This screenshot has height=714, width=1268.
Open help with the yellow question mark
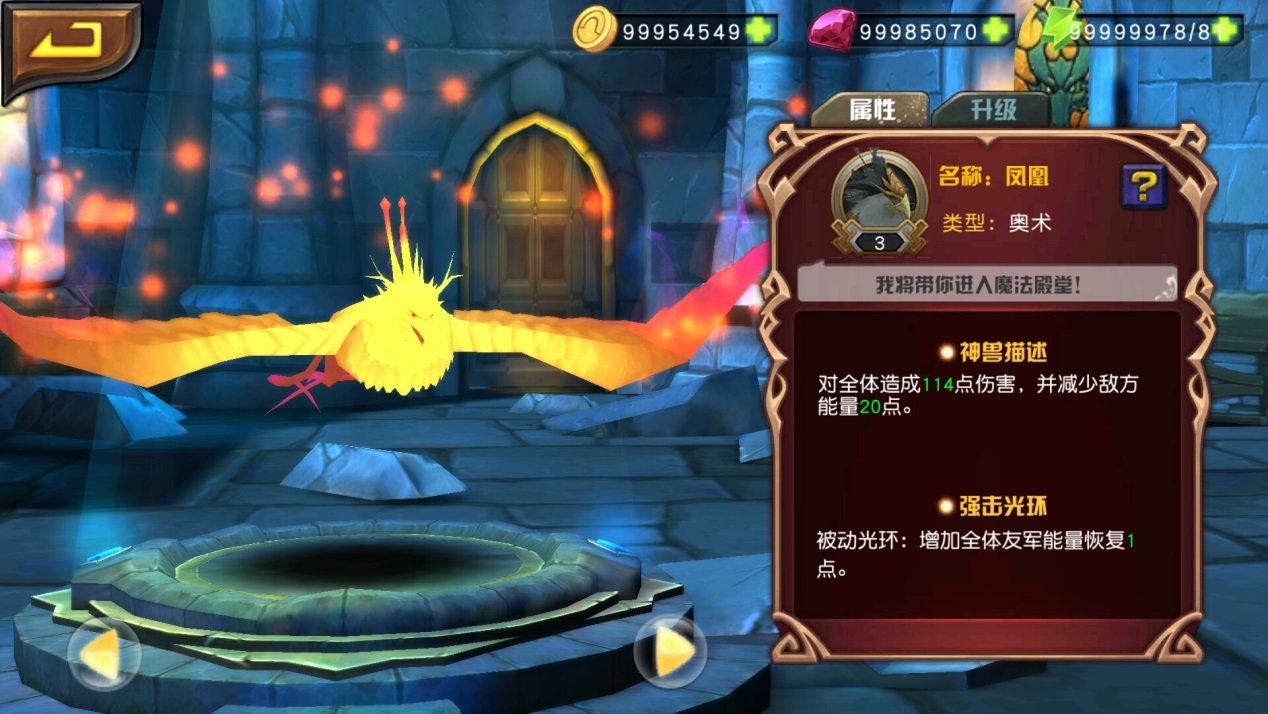point(1144,186)
